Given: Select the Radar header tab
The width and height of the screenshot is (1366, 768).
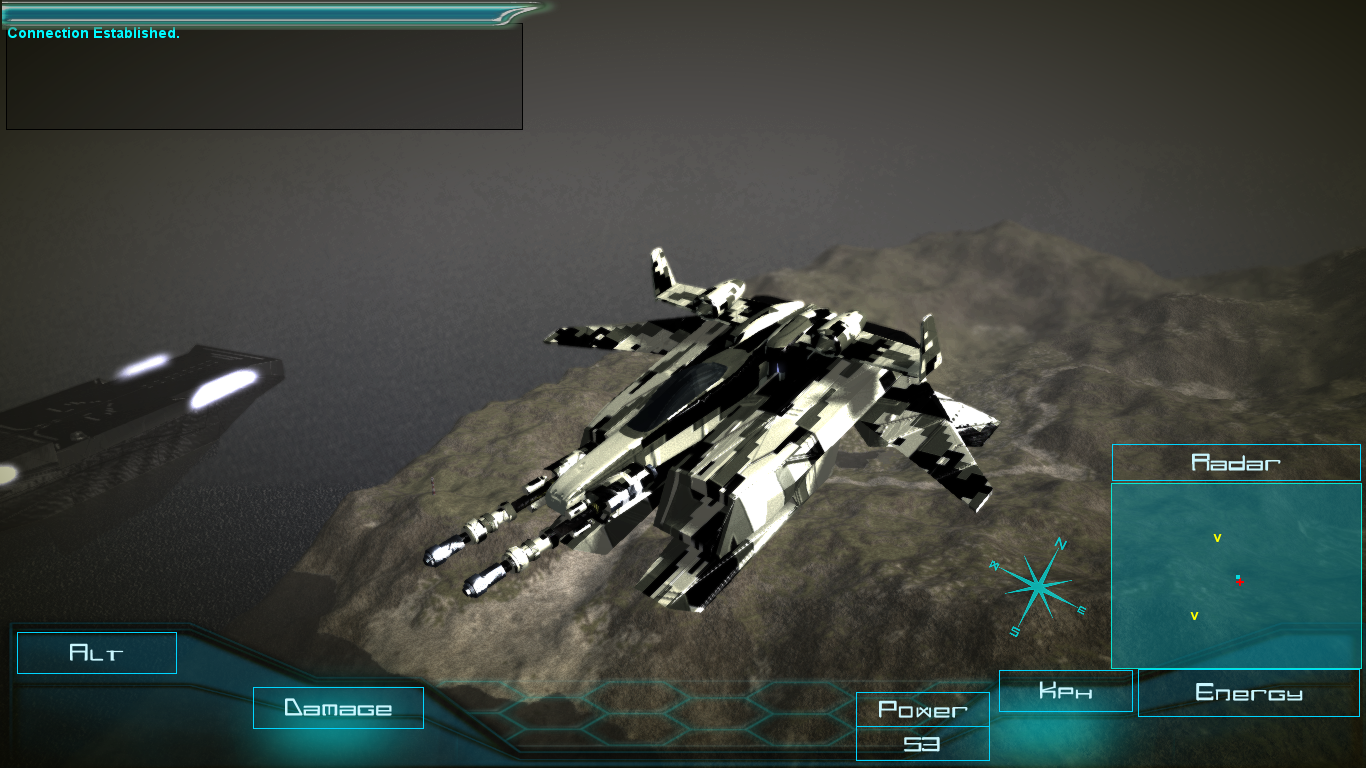Looking at the screenshot, I should click(1235, 462).
